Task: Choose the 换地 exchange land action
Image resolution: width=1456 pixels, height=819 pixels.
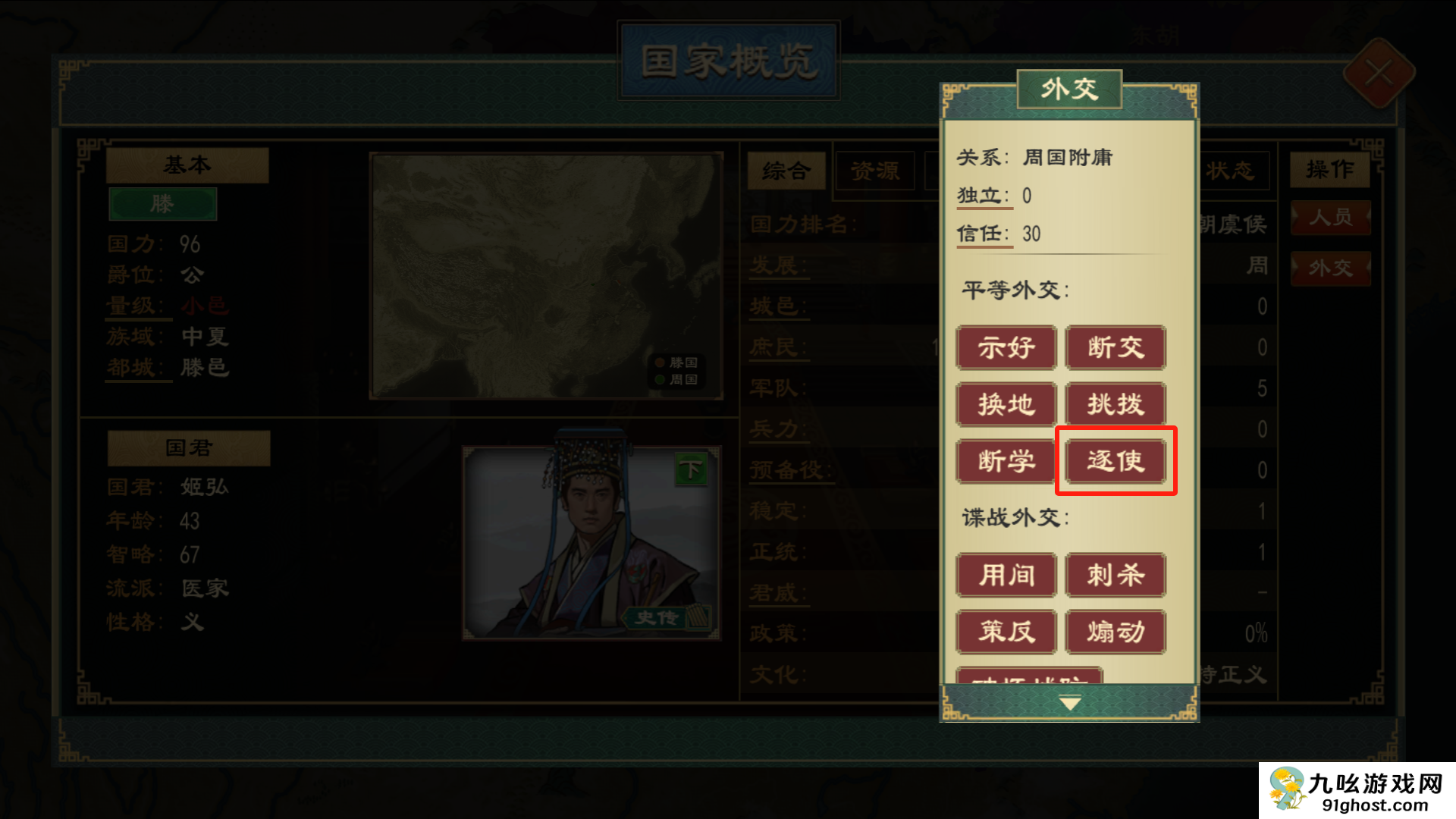Action: point(1006,404)
